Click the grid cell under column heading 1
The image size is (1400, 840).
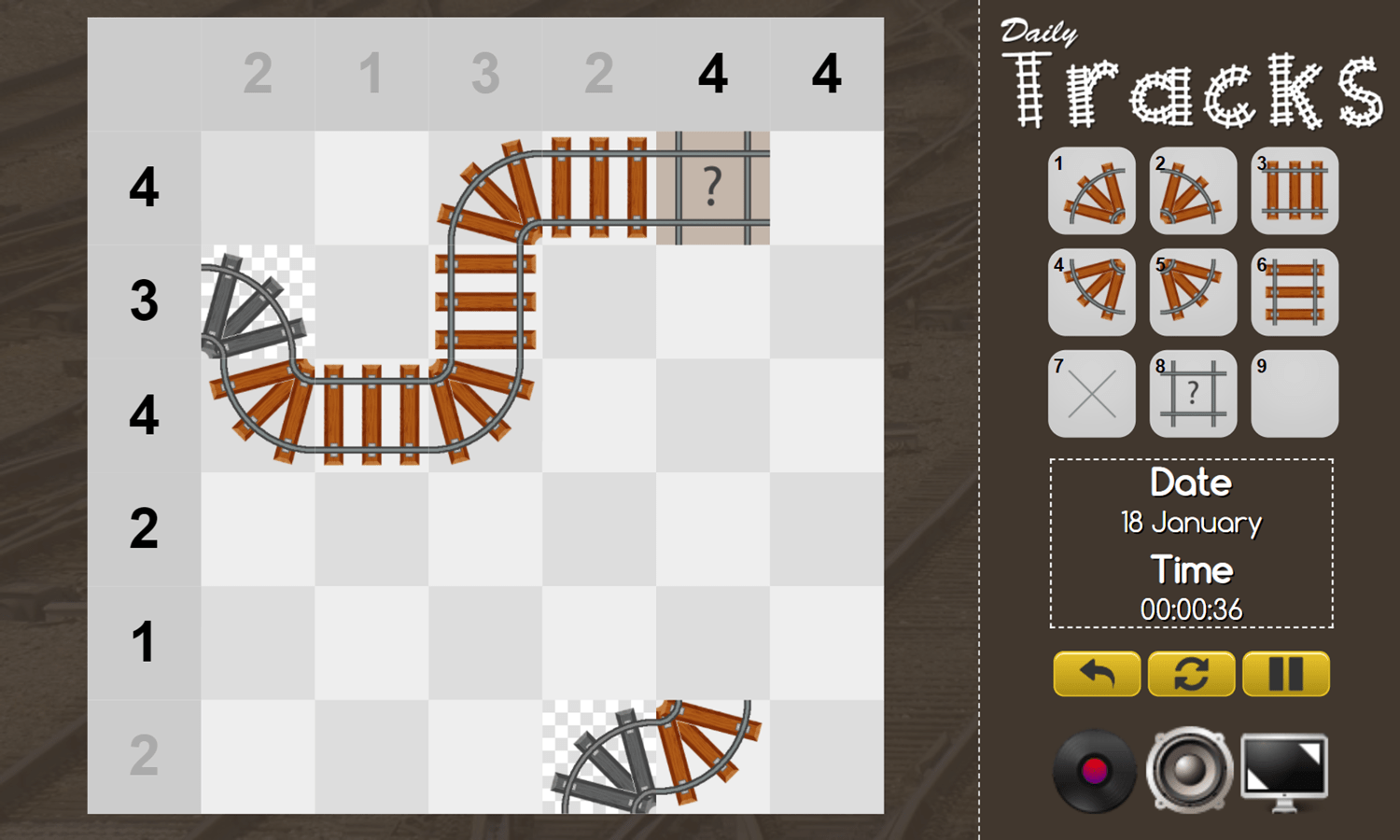[x=372, y=187]
